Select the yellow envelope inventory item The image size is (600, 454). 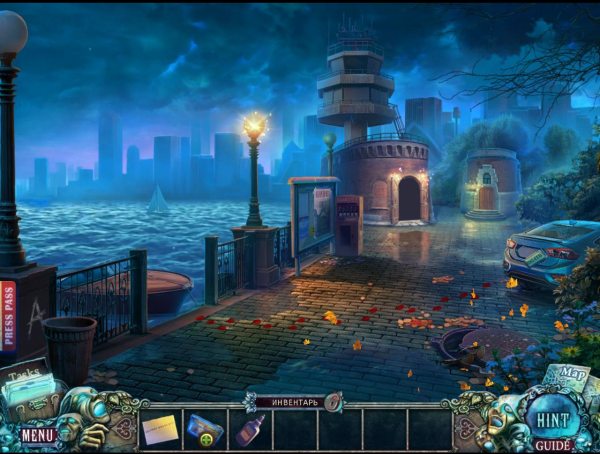(x=160, y=430)
